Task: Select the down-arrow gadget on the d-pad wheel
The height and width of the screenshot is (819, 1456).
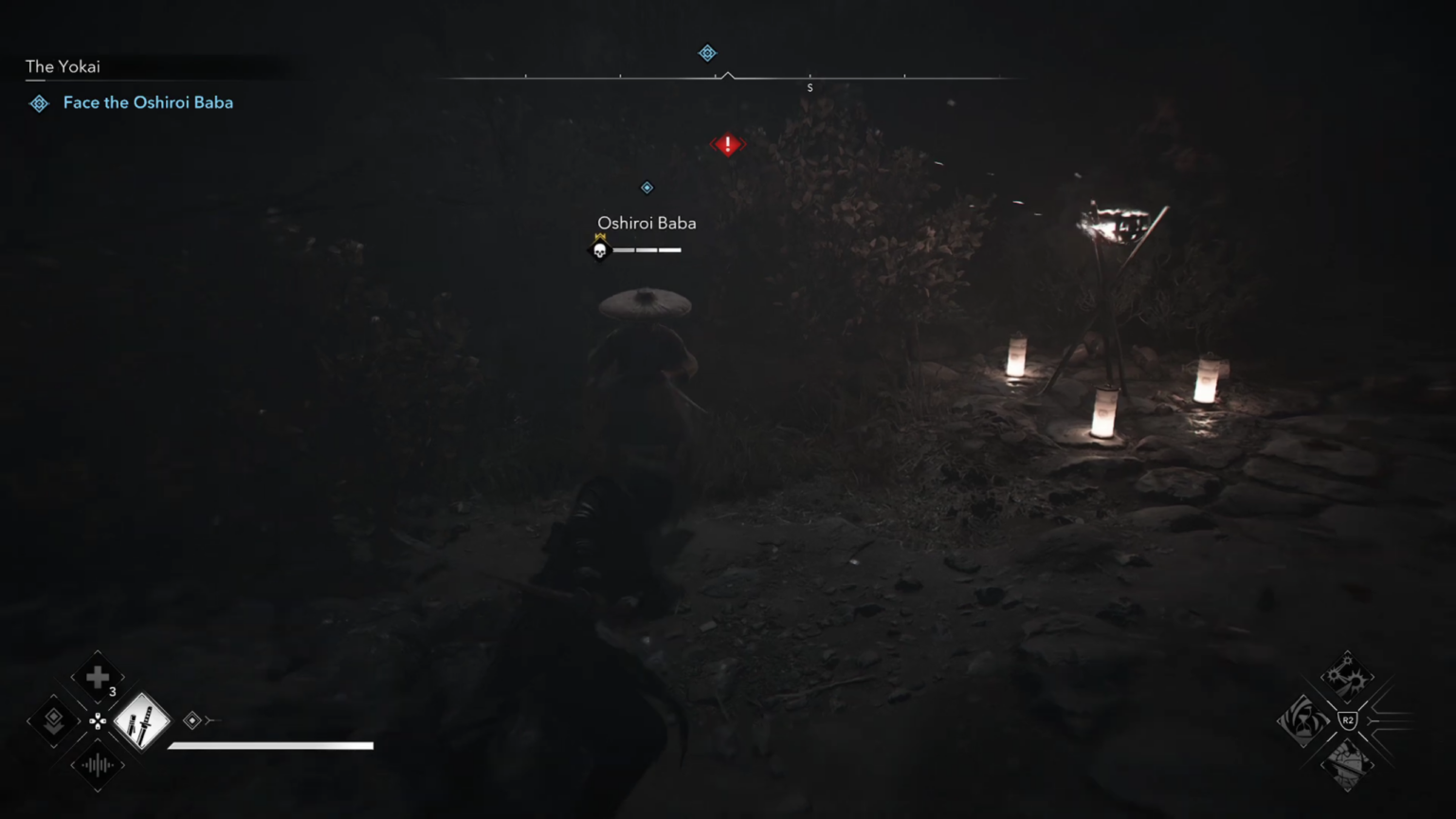Action: tap(53, 721)
